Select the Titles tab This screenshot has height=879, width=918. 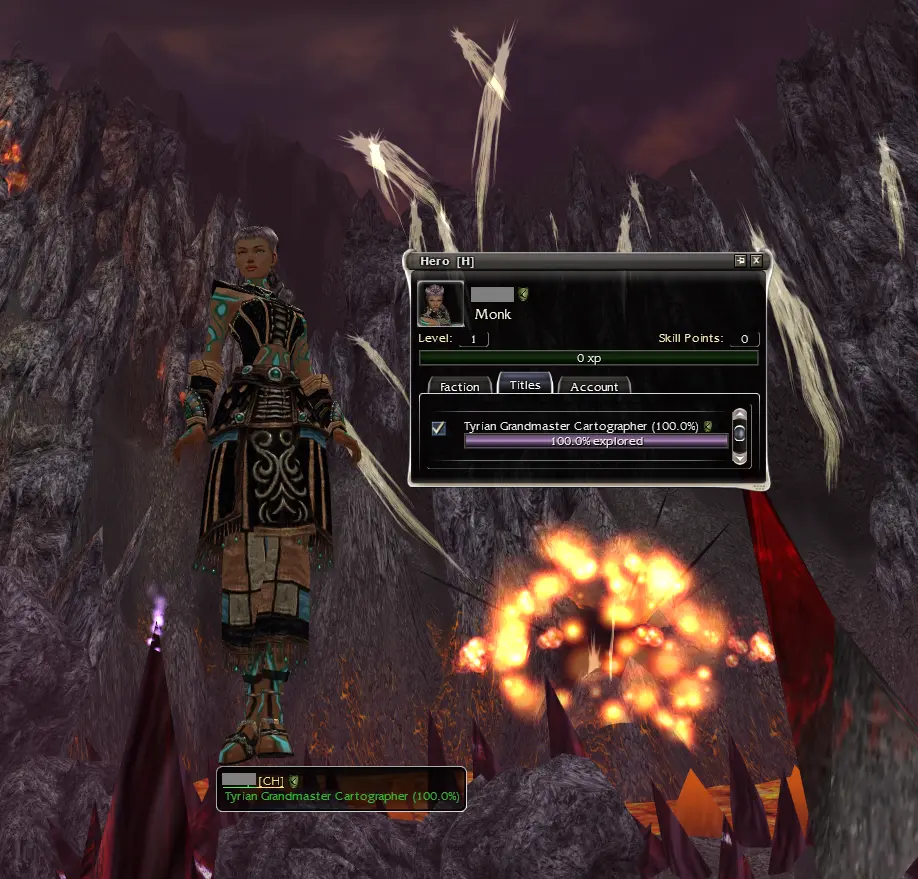(525, 384)
